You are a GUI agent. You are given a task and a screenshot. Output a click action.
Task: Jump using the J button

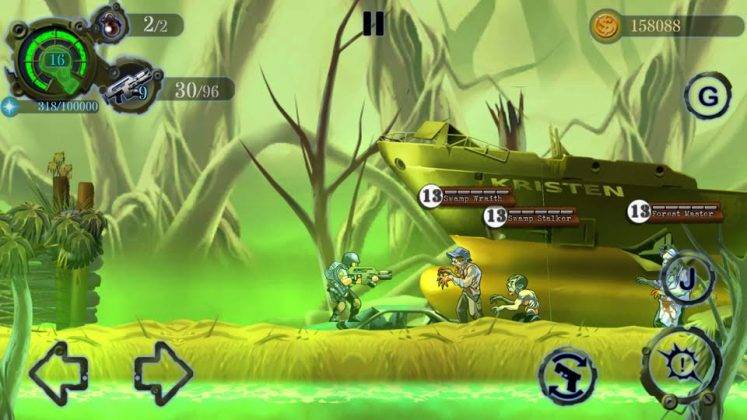tap(687, 278)
